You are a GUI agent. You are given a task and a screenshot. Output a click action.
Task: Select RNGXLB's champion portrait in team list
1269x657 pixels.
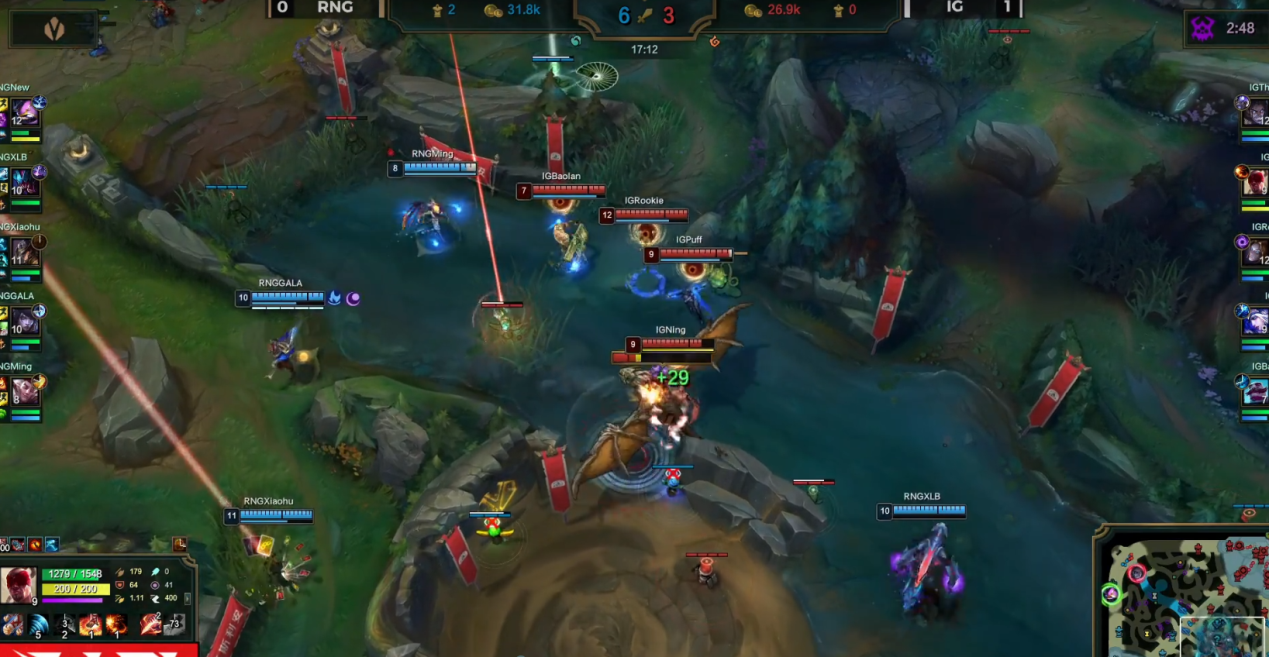pyautogui.click(x=24, y=184)
